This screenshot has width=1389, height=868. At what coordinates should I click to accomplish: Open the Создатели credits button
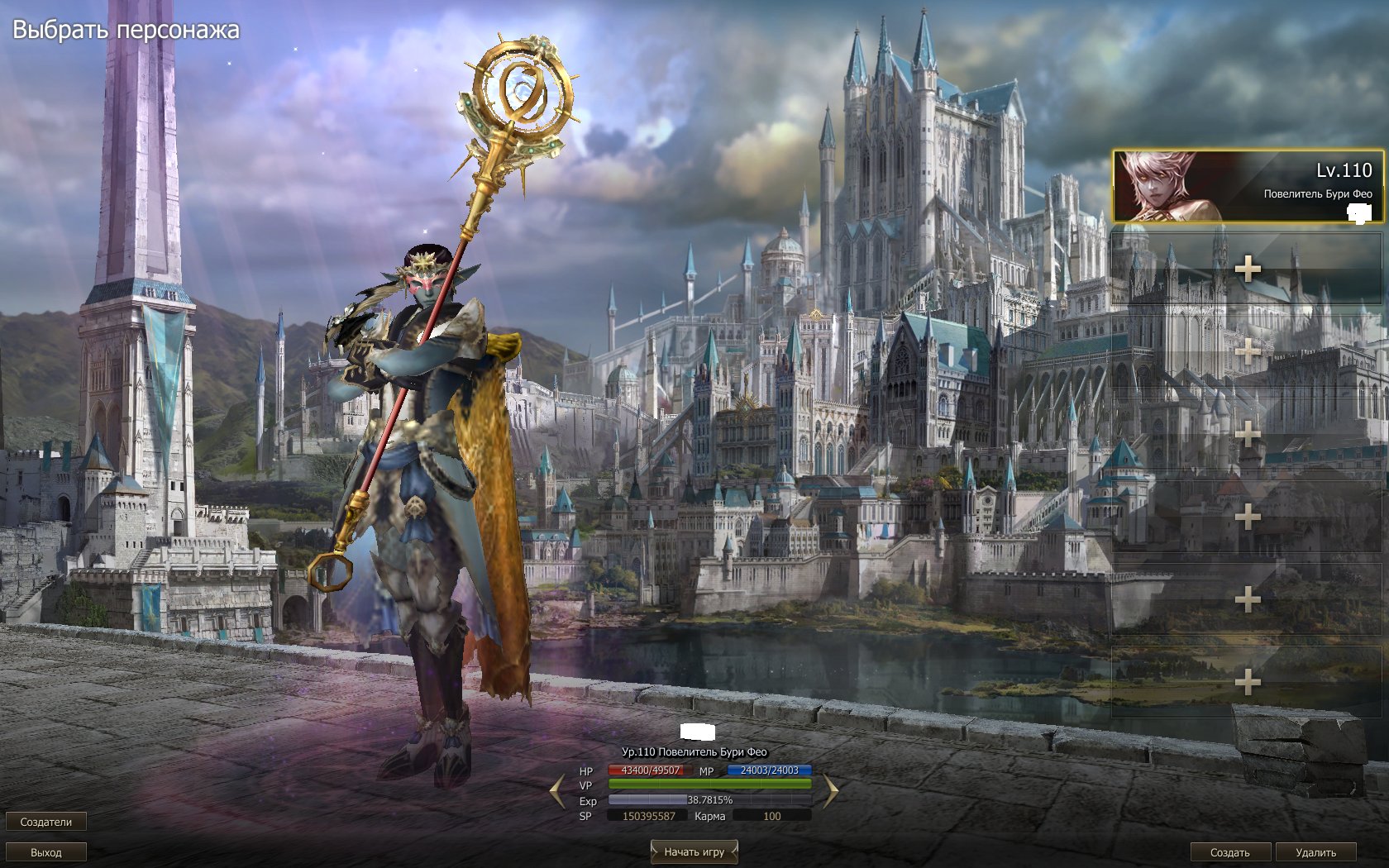click(46, 822)
